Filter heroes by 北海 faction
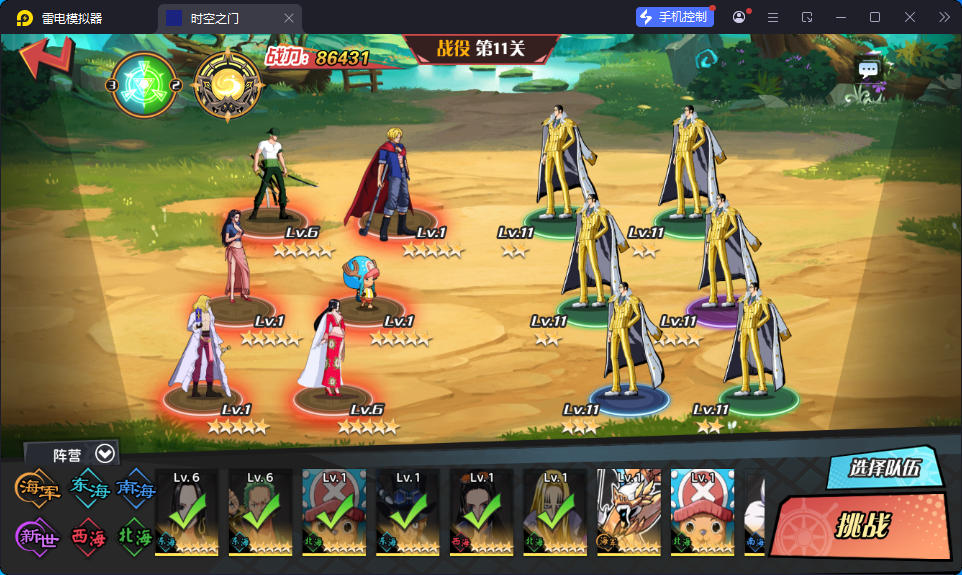Screen dimensions: 962x575 136,536
